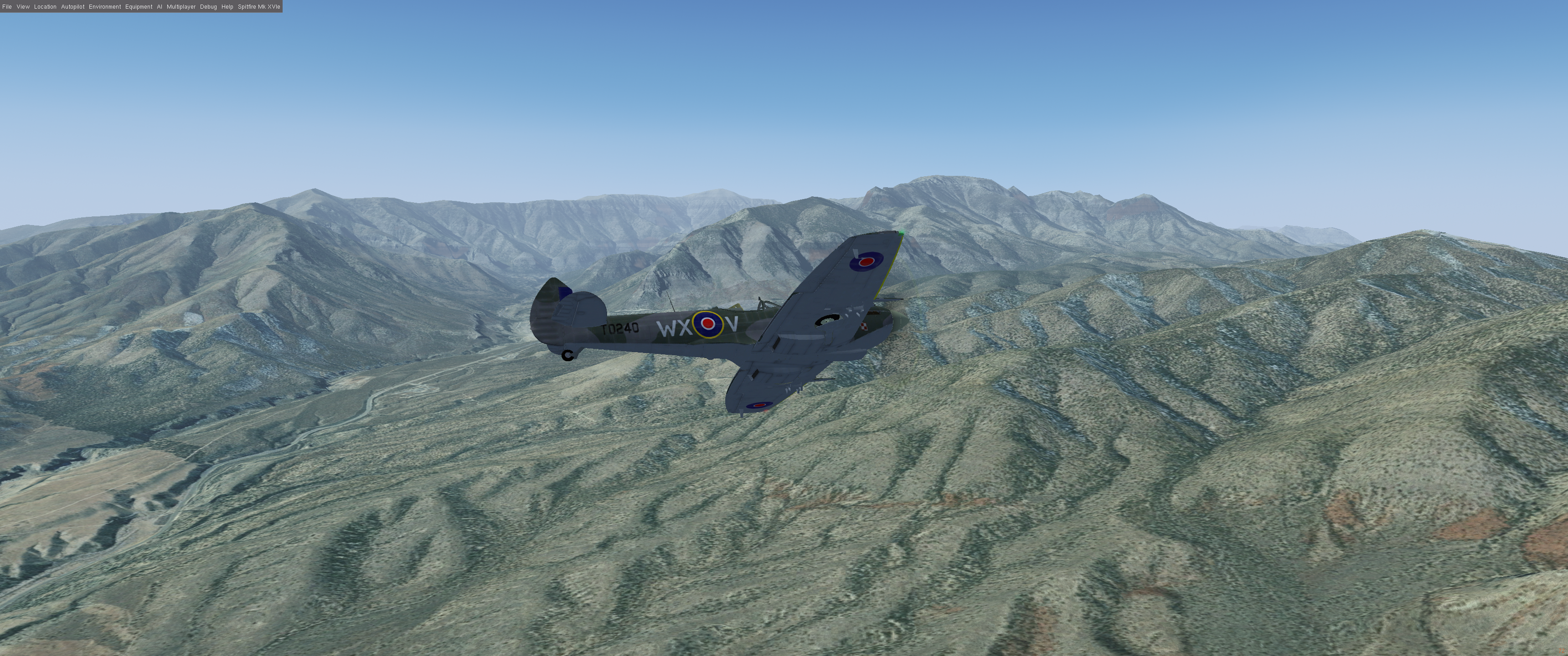Open the Spitfire Mk XVIe aircraft menu

coord(259,7)
